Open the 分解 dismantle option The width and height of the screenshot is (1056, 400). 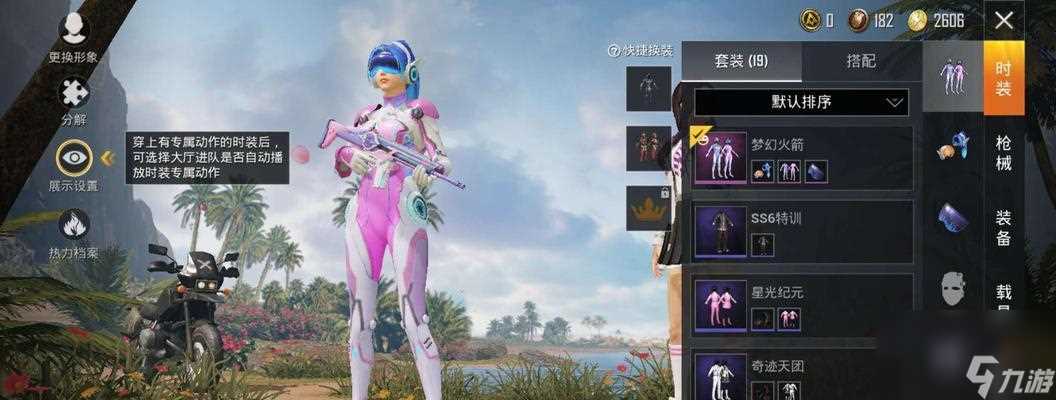coord(73,100)
